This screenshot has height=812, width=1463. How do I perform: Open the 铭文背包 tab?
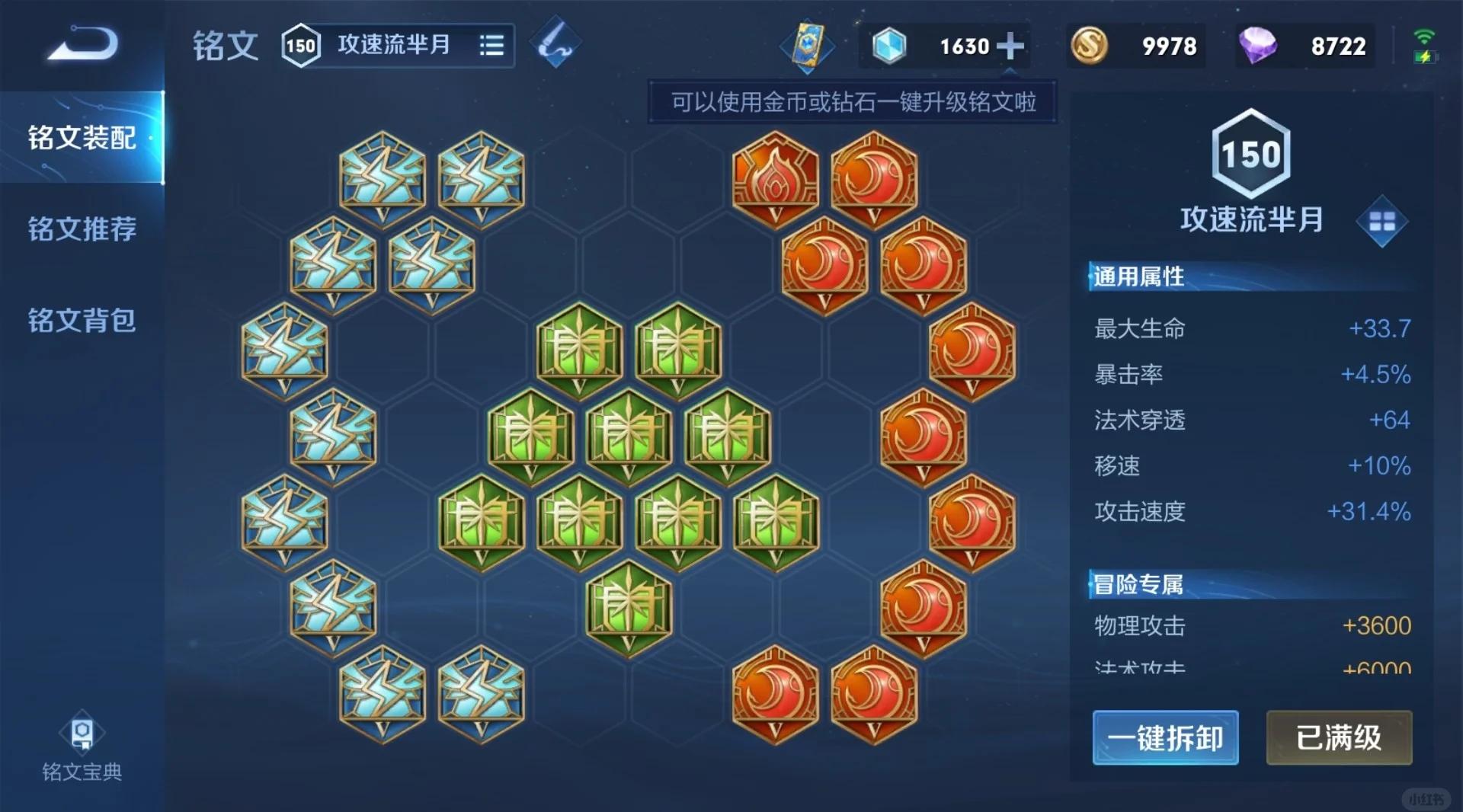(82, 322)
